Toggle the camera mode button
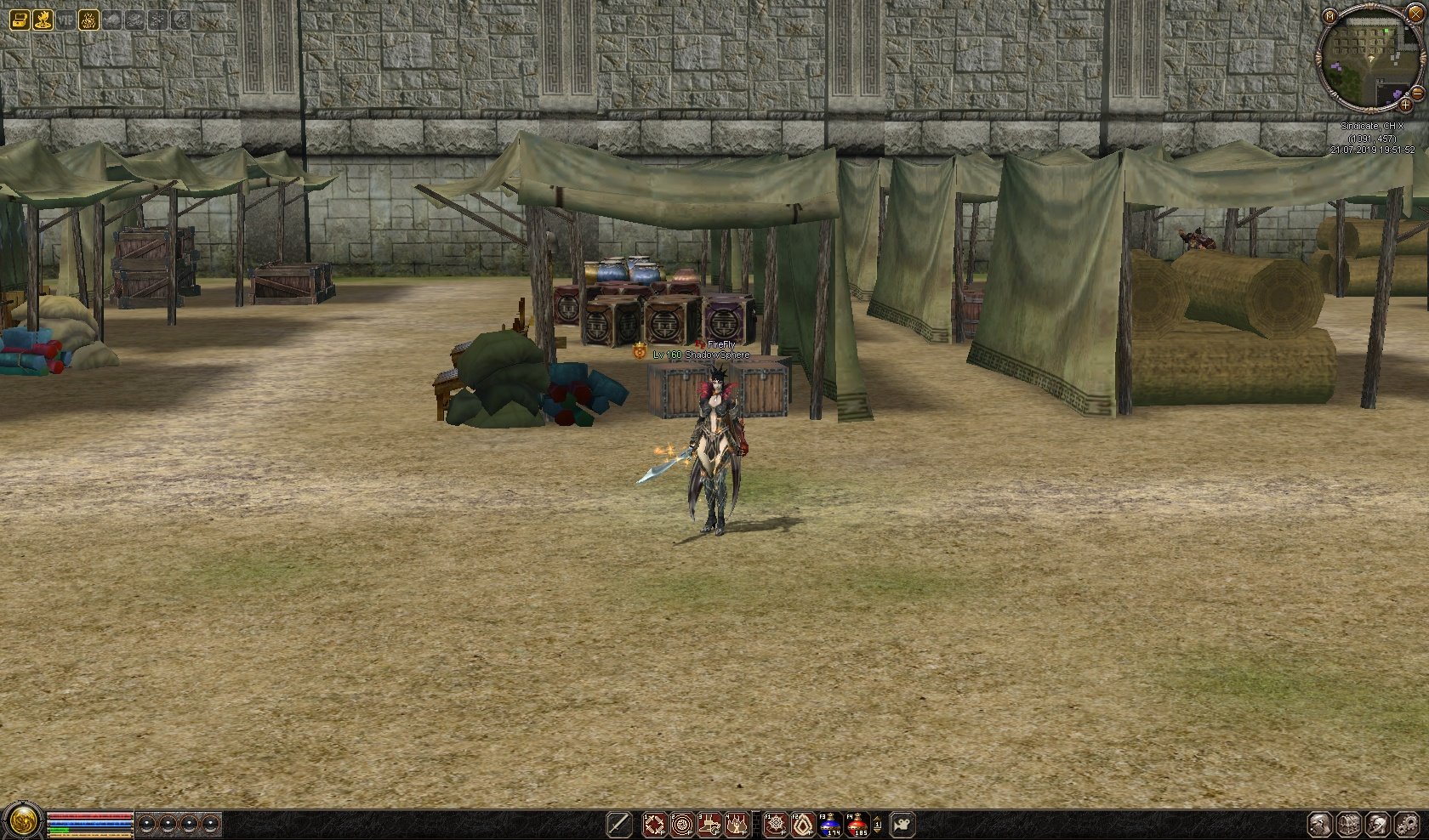 point(902,824)
